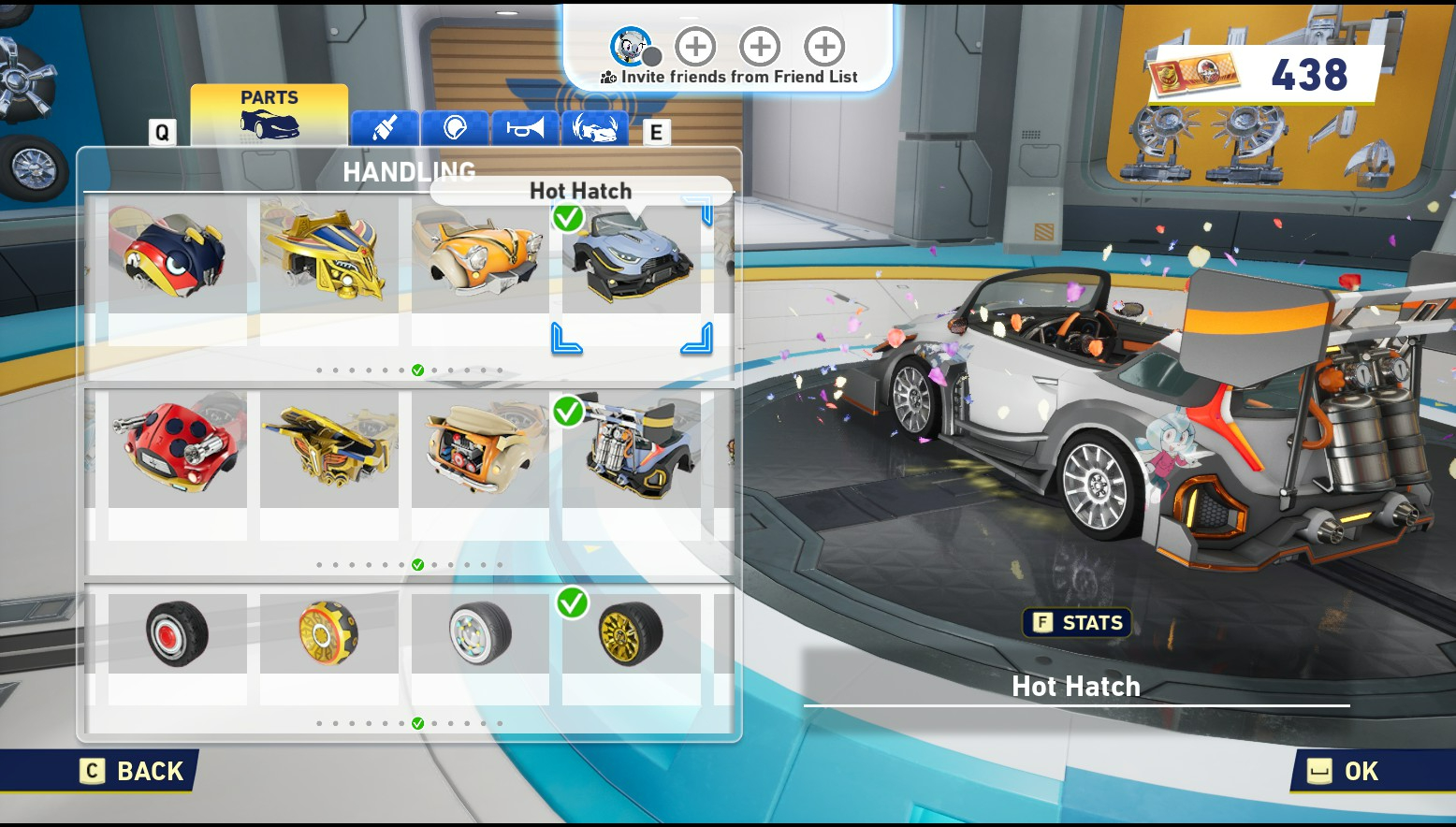
Task: Switch to the horn tab
Action: tap(525, 128)
